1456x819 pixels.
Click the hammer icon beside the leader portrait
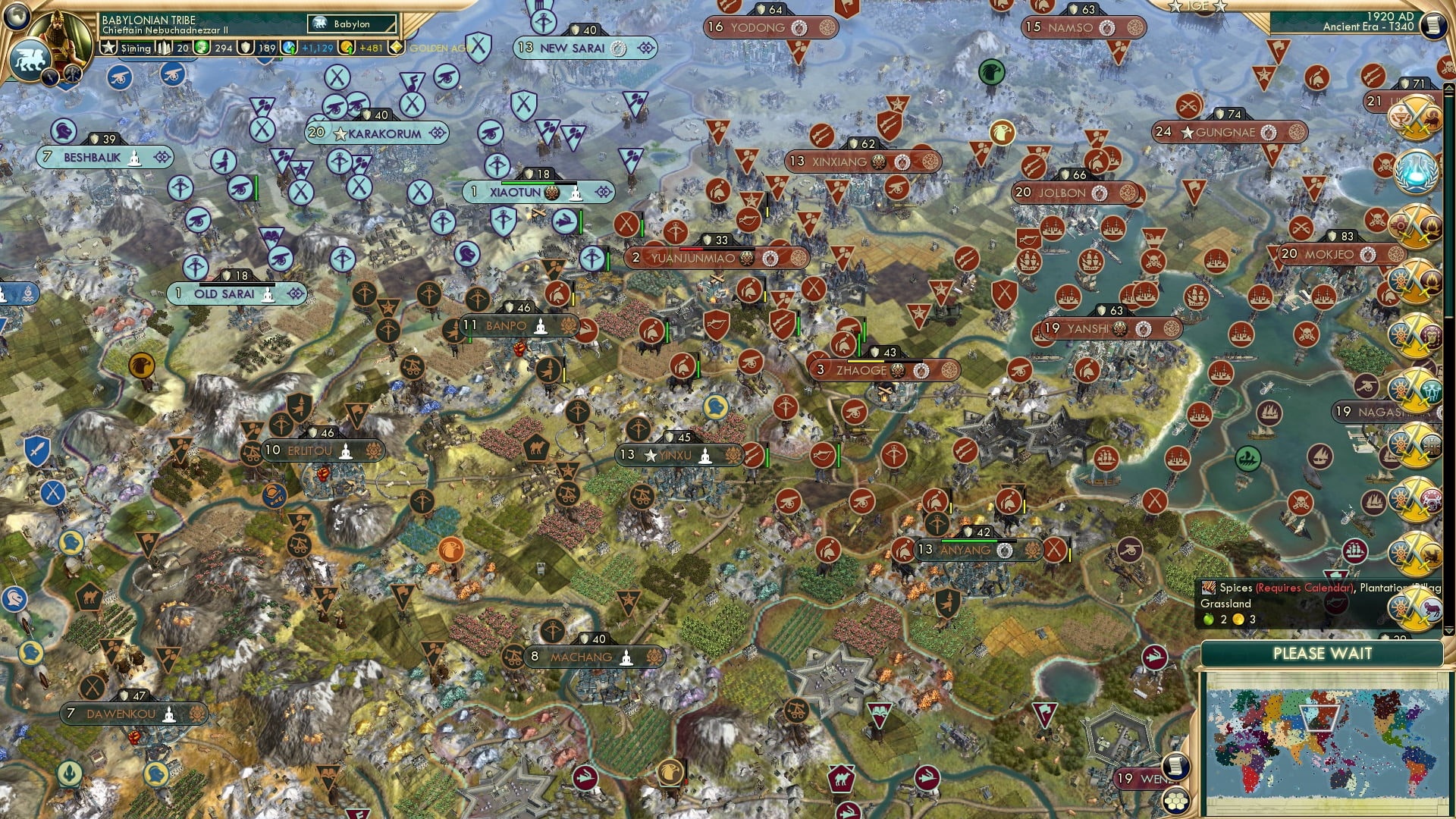point(73,74)
